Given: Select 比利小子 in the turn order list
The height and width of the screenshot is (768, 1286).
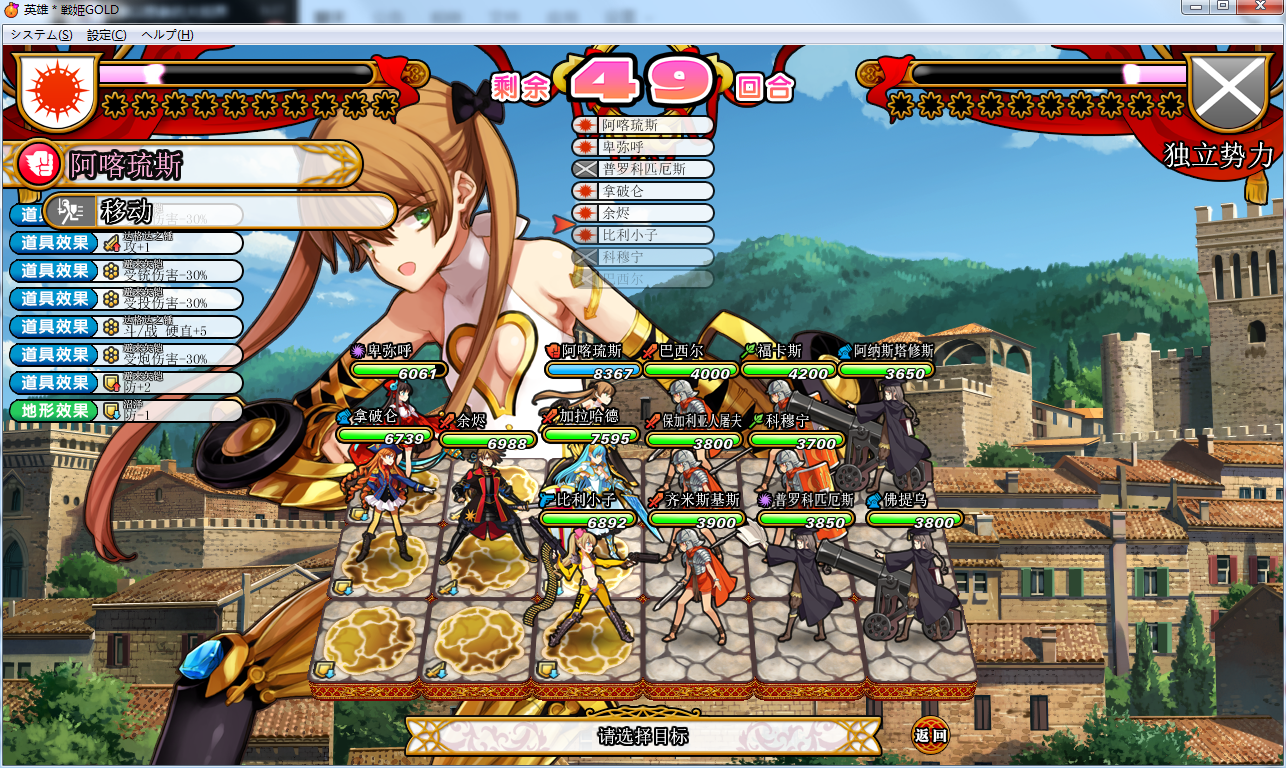Looking at the screenshot, I should (643, 235).
